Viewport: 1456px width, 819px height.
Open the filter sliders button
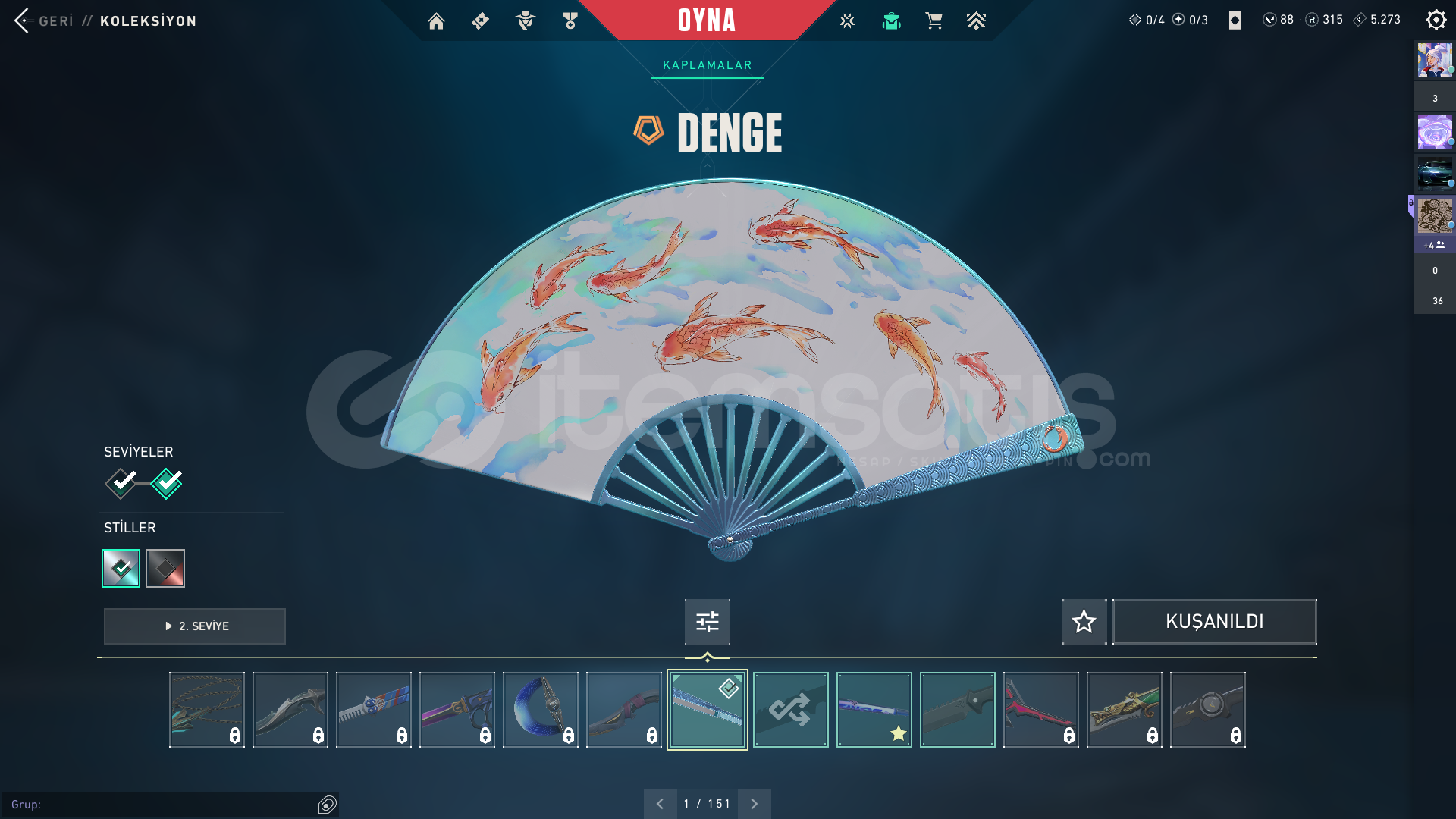707,622
